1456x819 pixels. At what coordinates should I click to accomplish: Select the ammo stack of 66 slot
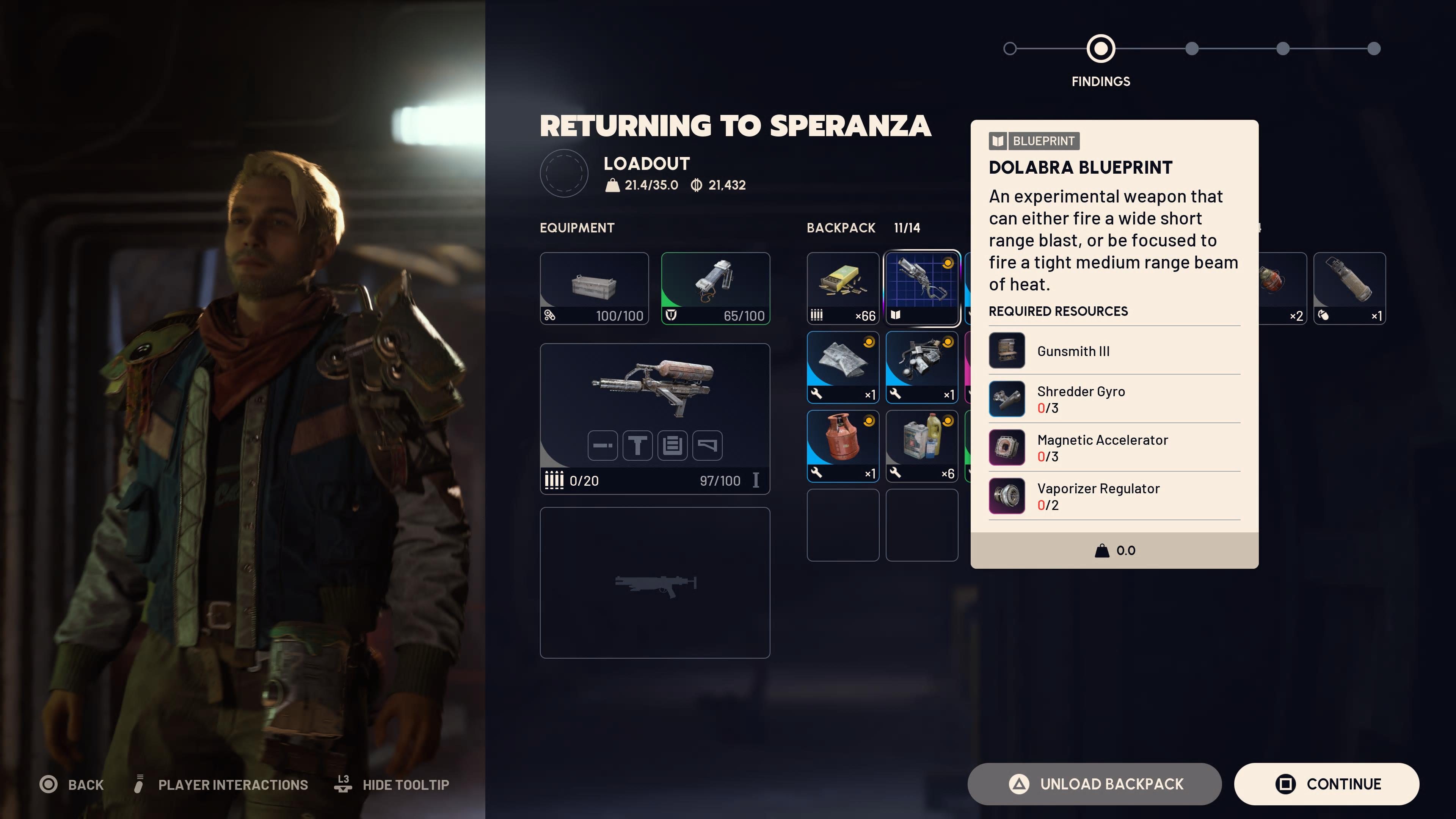843,288
